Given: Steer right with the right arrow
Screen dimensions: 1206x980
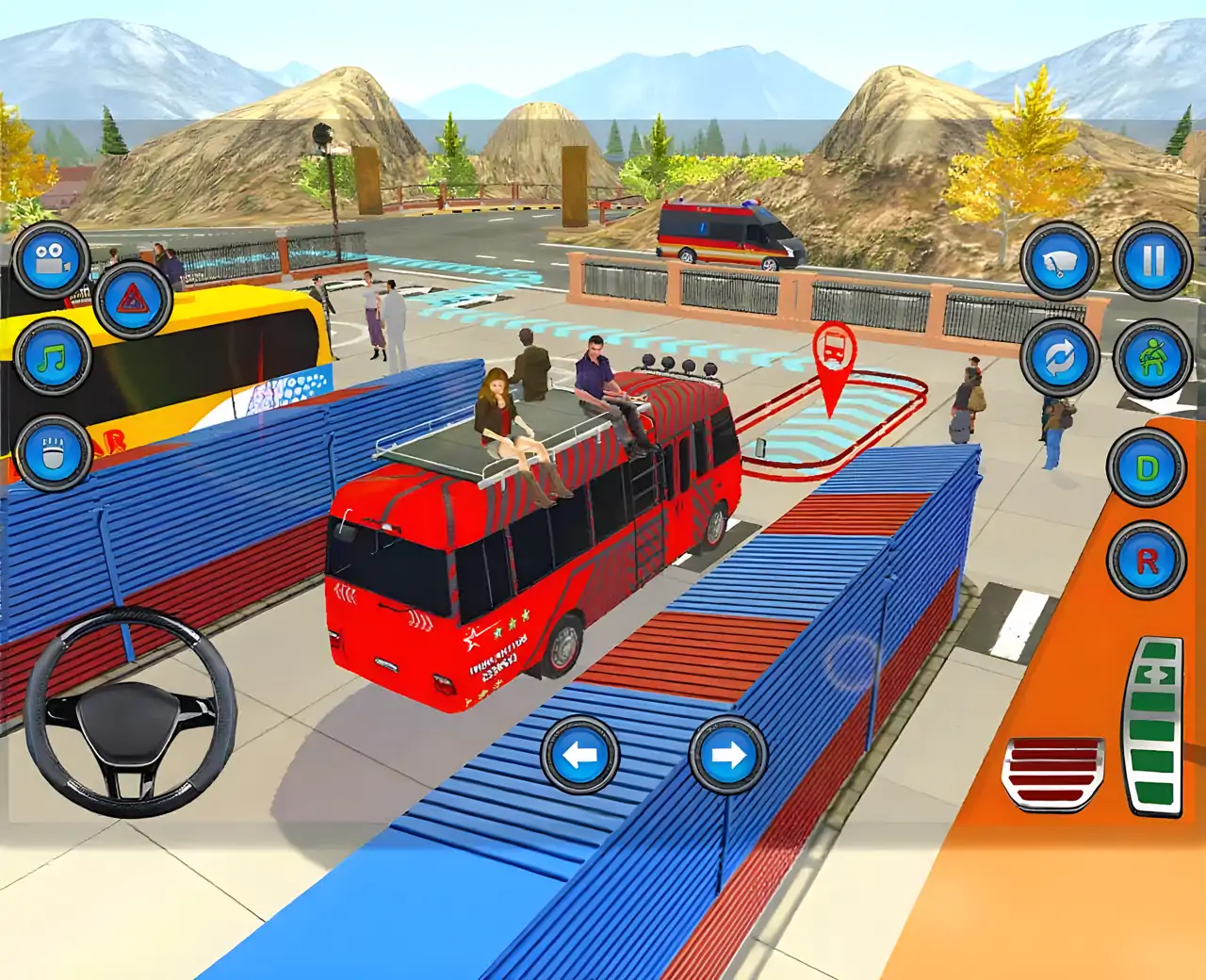Looking at the screenshot, I should coord(727,755).
